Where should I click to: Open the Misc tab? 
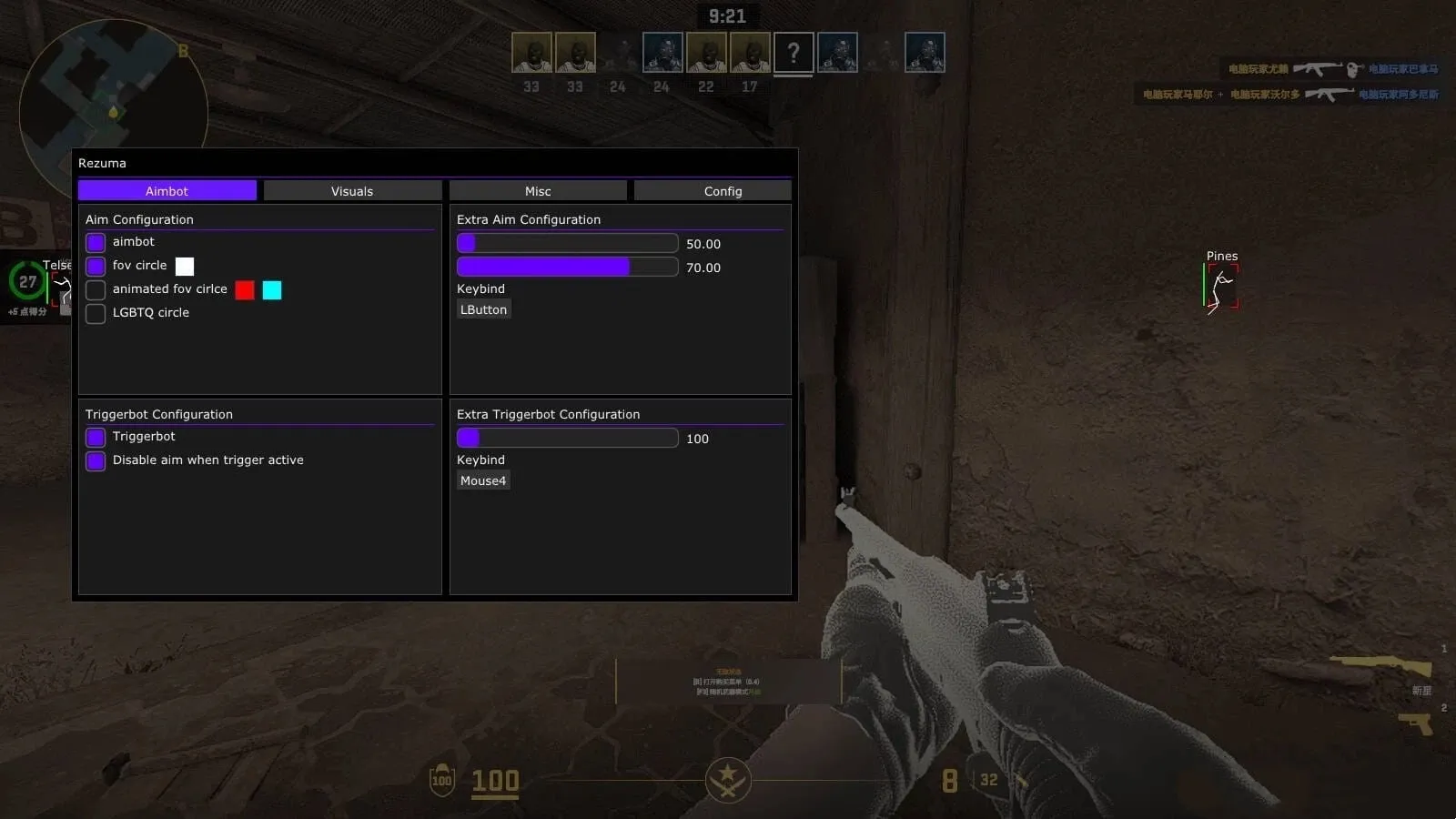538,191
